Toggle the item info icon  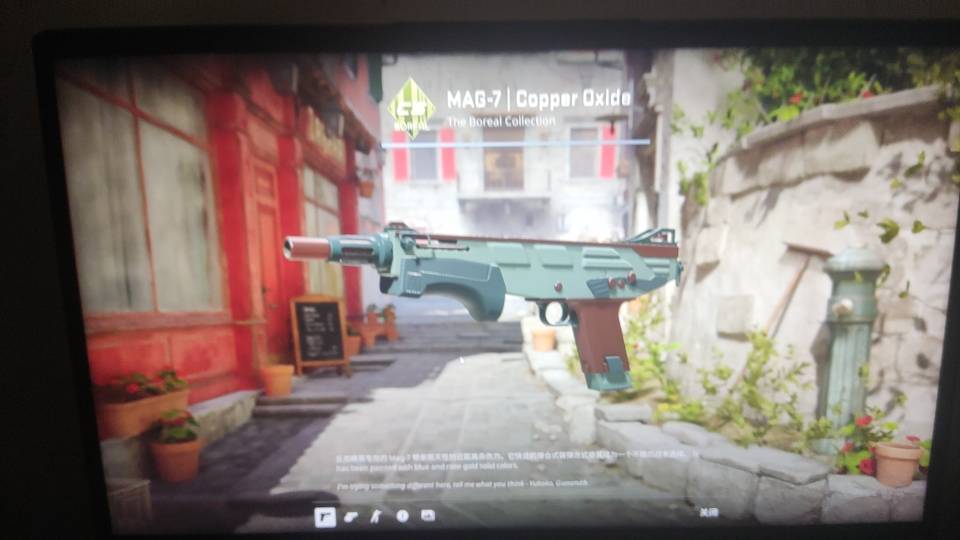402,516
